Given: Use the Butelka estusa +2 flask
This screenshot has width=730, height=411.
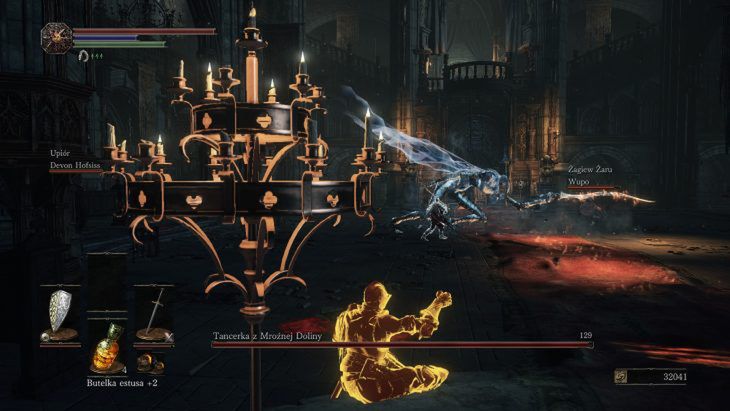Looking at the screenshot, I should [x=106, y=349].
